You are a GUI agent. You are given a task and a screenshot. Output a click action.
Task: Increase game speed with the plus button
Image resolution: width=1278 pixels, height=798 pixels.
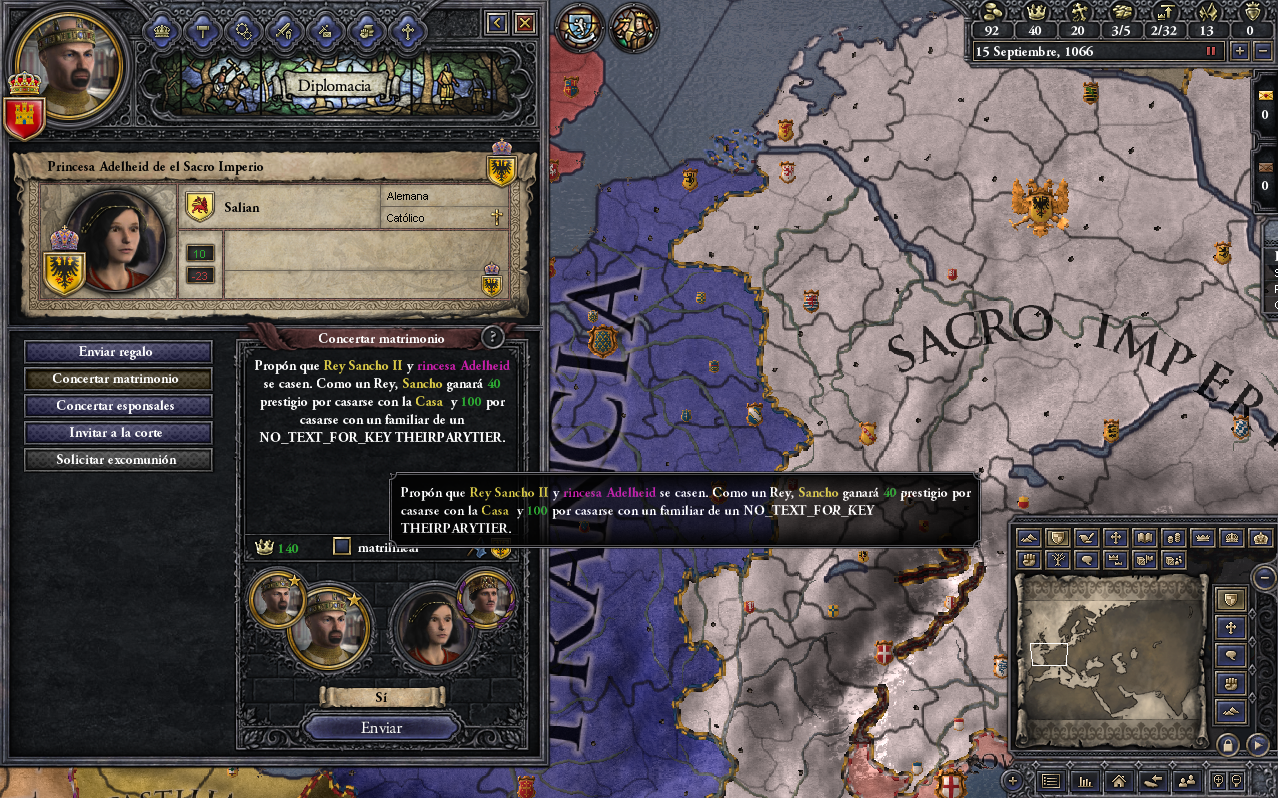[x=1240, y=51]
